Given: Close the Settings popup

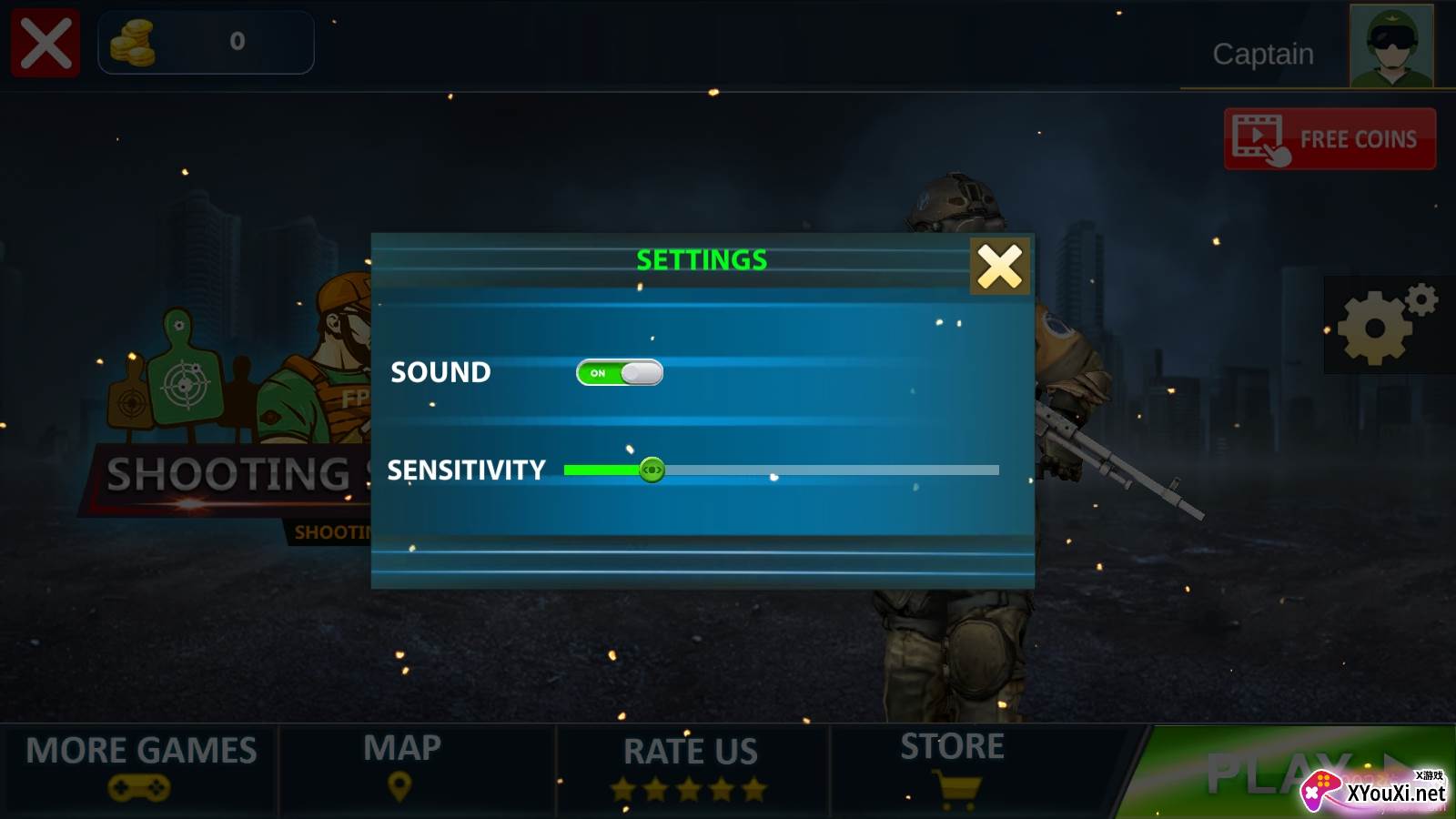Looking at the screenshot, I should pyautogui.click(x=999, y=267).
